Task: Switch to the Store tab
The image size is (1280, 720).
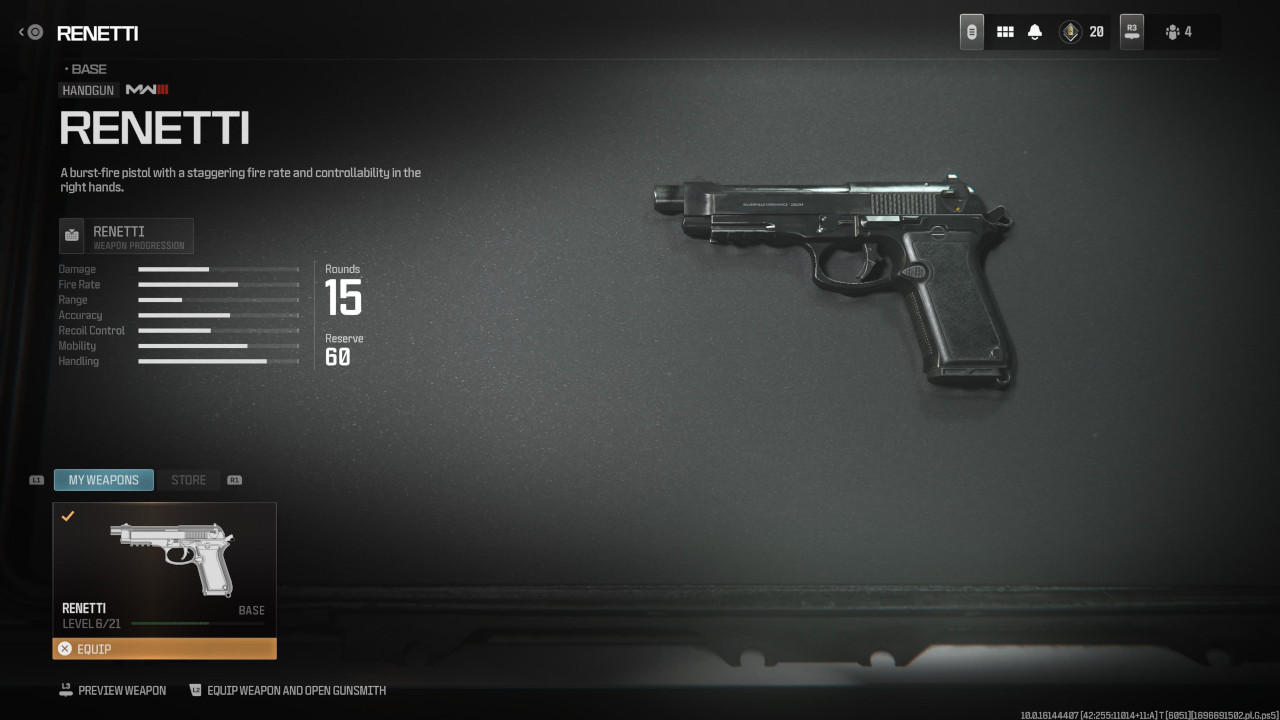Action: 188,480
